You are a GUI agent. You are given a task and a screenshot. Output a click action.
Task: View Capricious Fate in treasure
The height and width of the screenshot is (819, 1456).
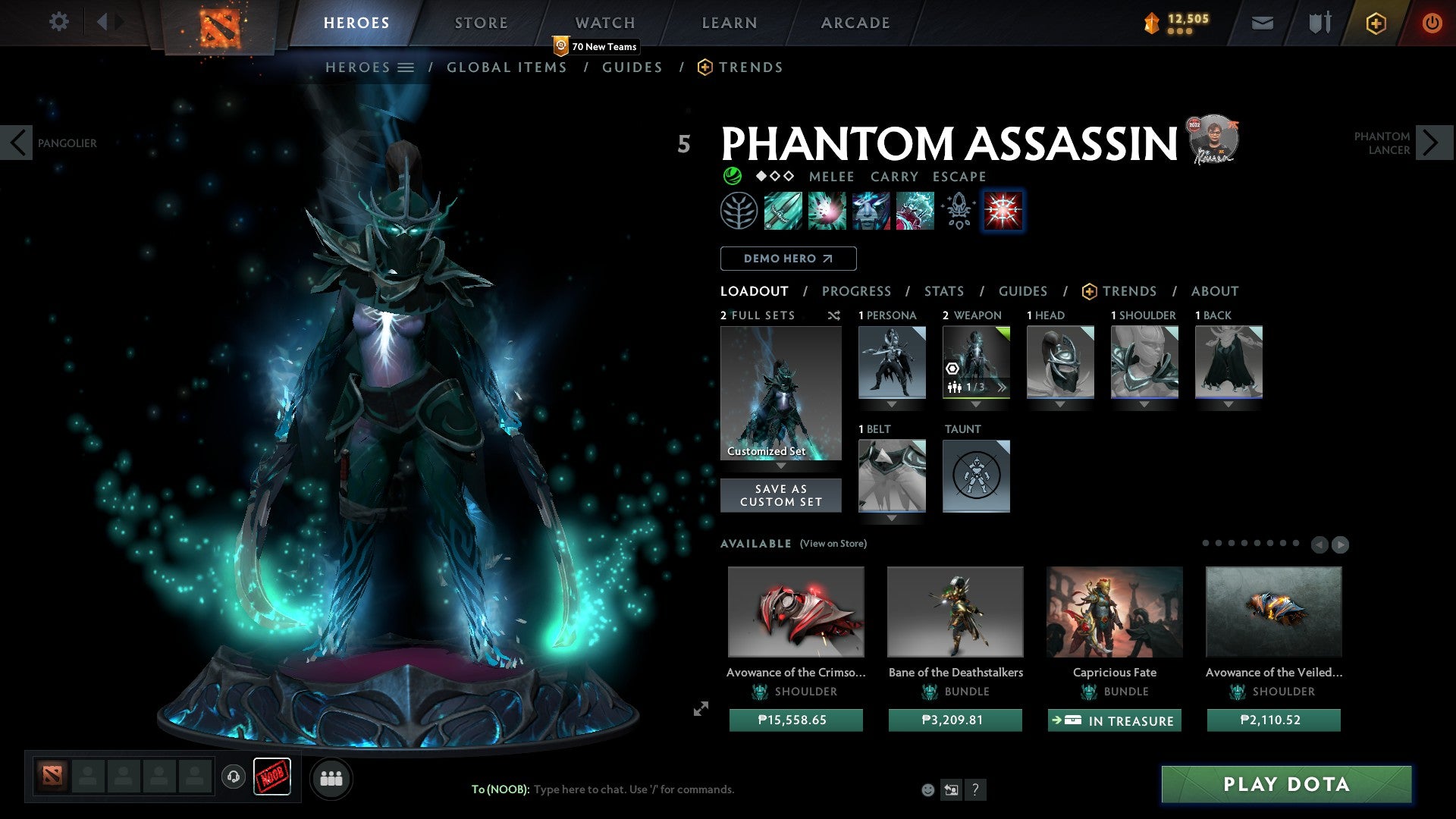pos(1114,720)
